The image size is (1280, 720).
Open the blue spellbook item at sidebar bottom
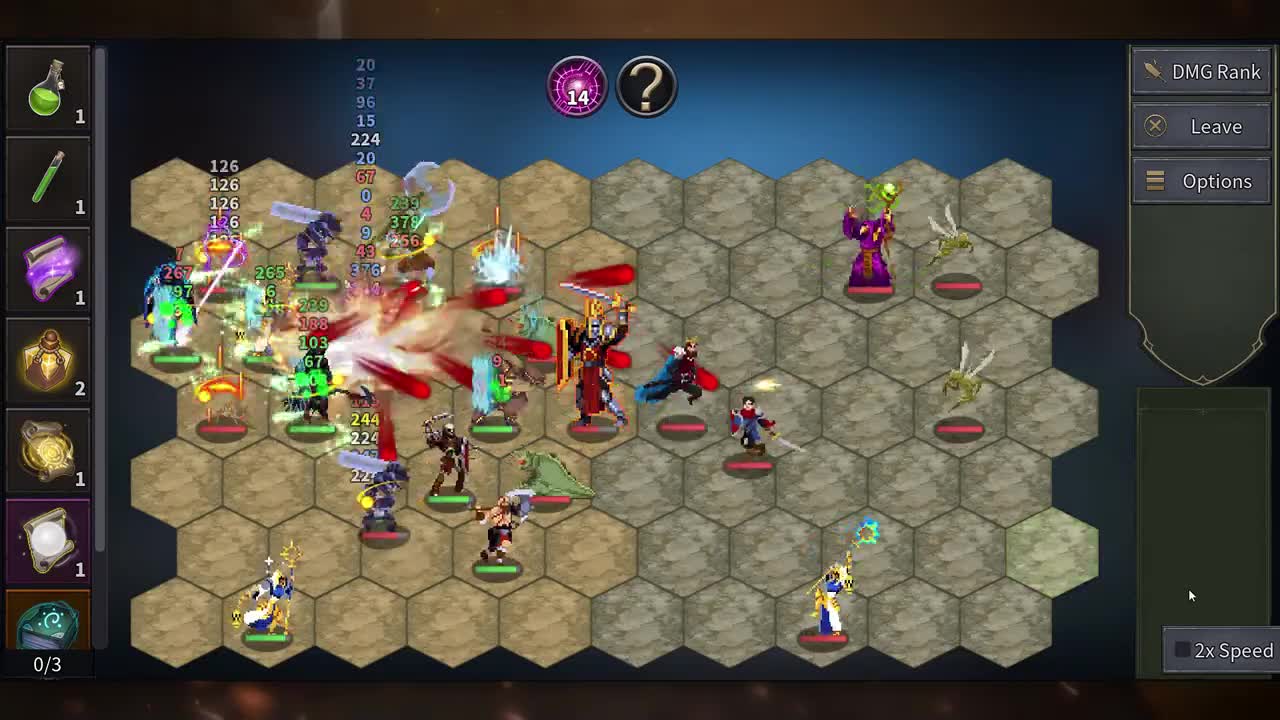[48, 625]
